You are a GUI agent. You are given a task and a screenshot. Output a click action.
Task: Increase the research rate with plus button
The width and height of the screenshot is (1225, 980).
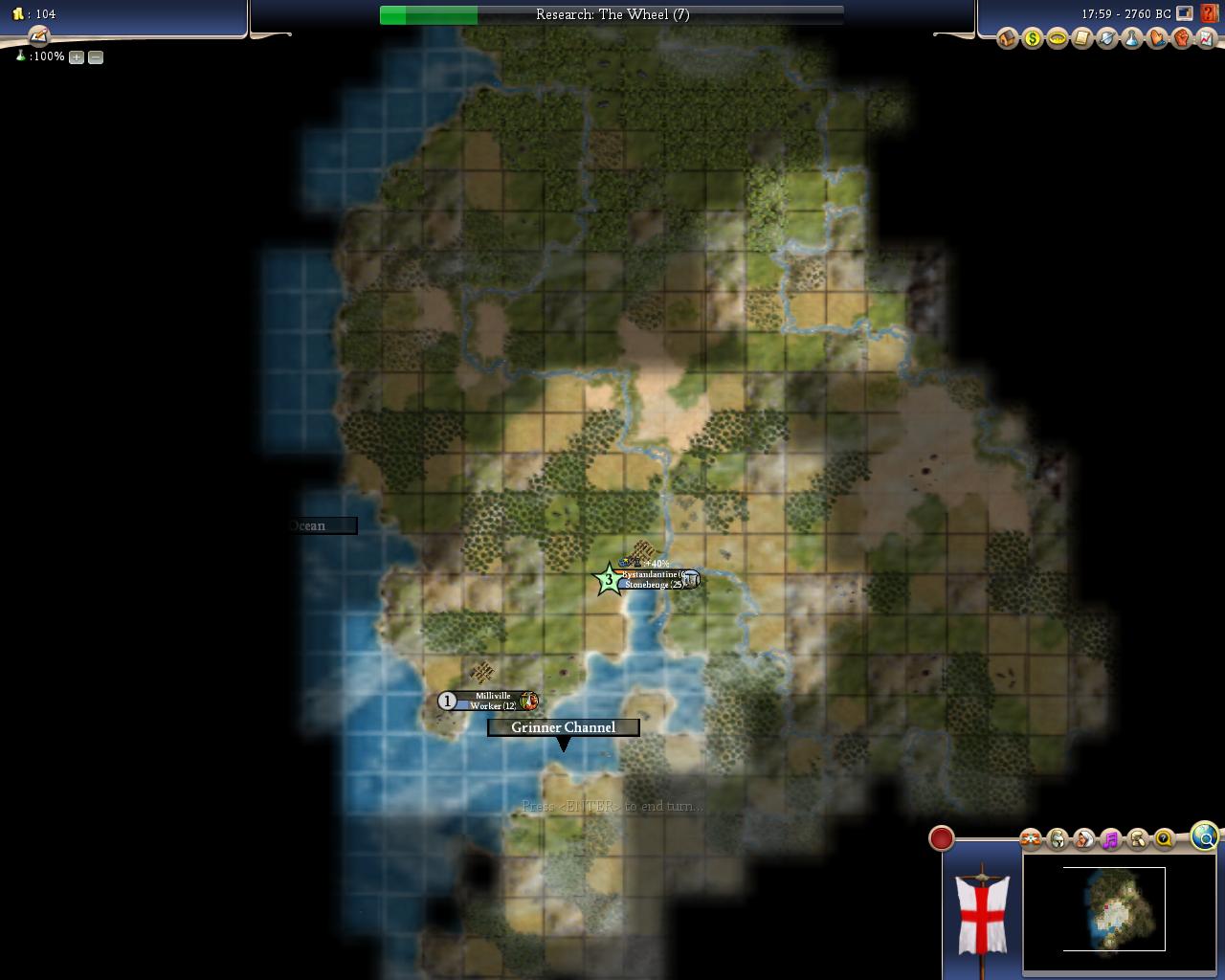click(77, 57)
